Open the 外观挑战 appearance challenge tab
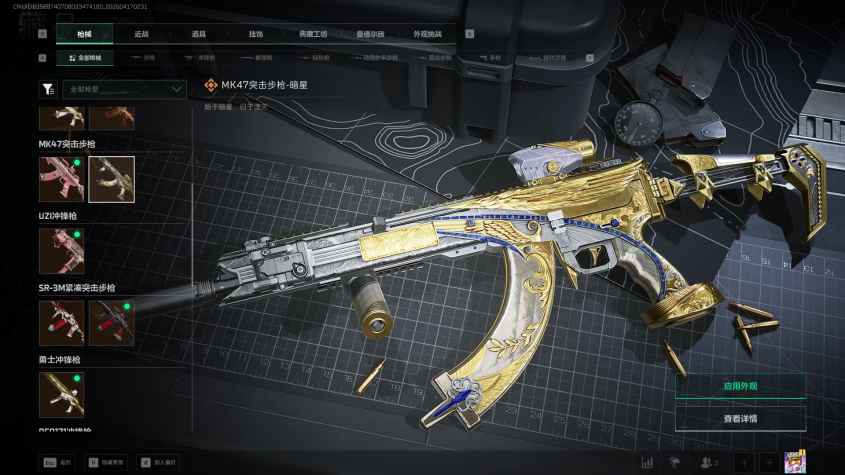The height and width of the screenshot is (475, 845). coord(427,34)
